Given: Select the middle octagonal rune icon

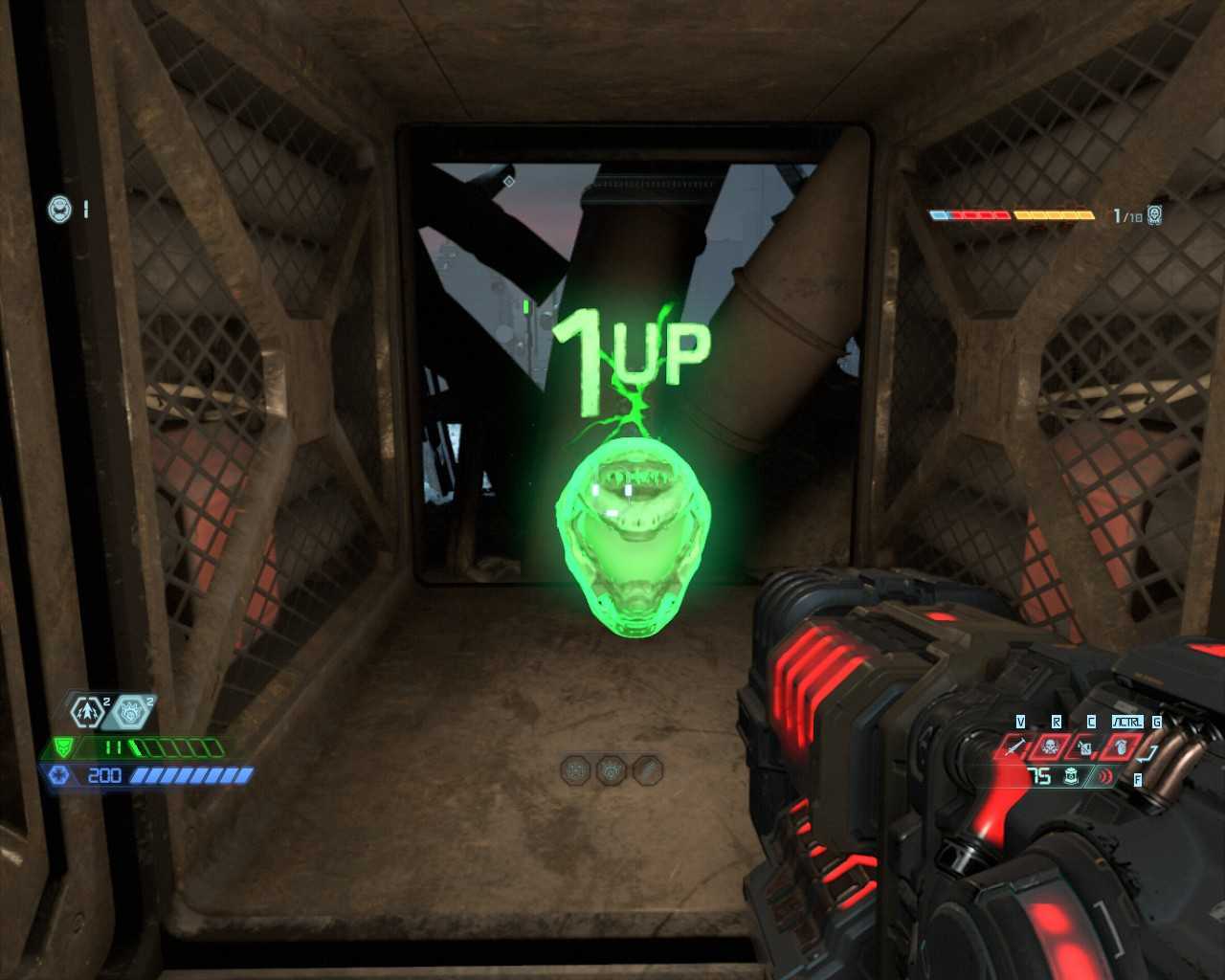Looking at the screenshot, I should pos(612,769).
